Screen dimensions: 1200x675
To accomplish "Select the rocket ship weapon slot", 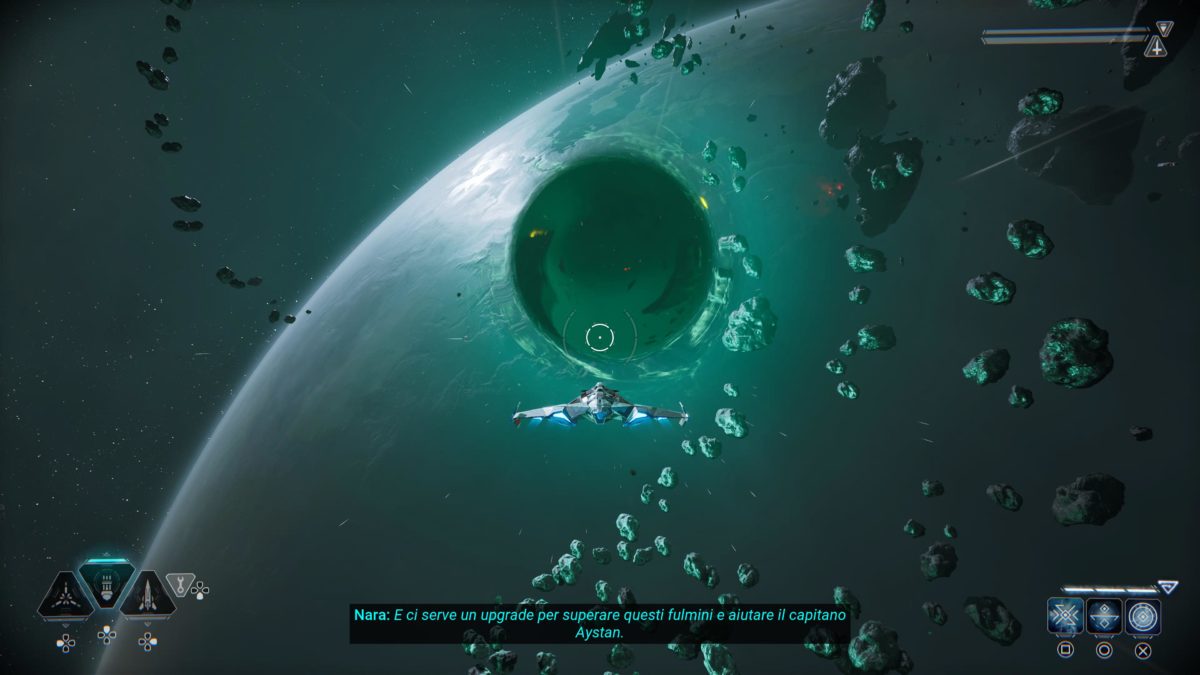I will tap(148, 595).
